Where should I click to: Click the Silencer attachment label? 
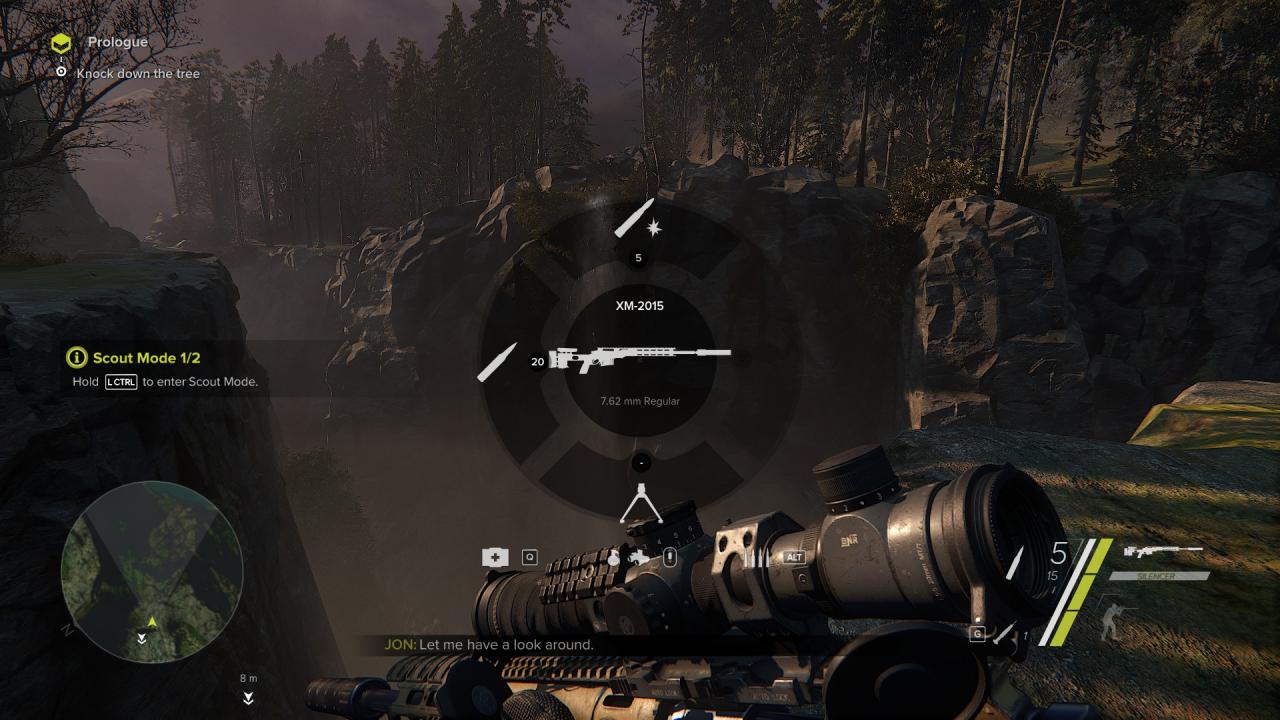point(1159,576)
